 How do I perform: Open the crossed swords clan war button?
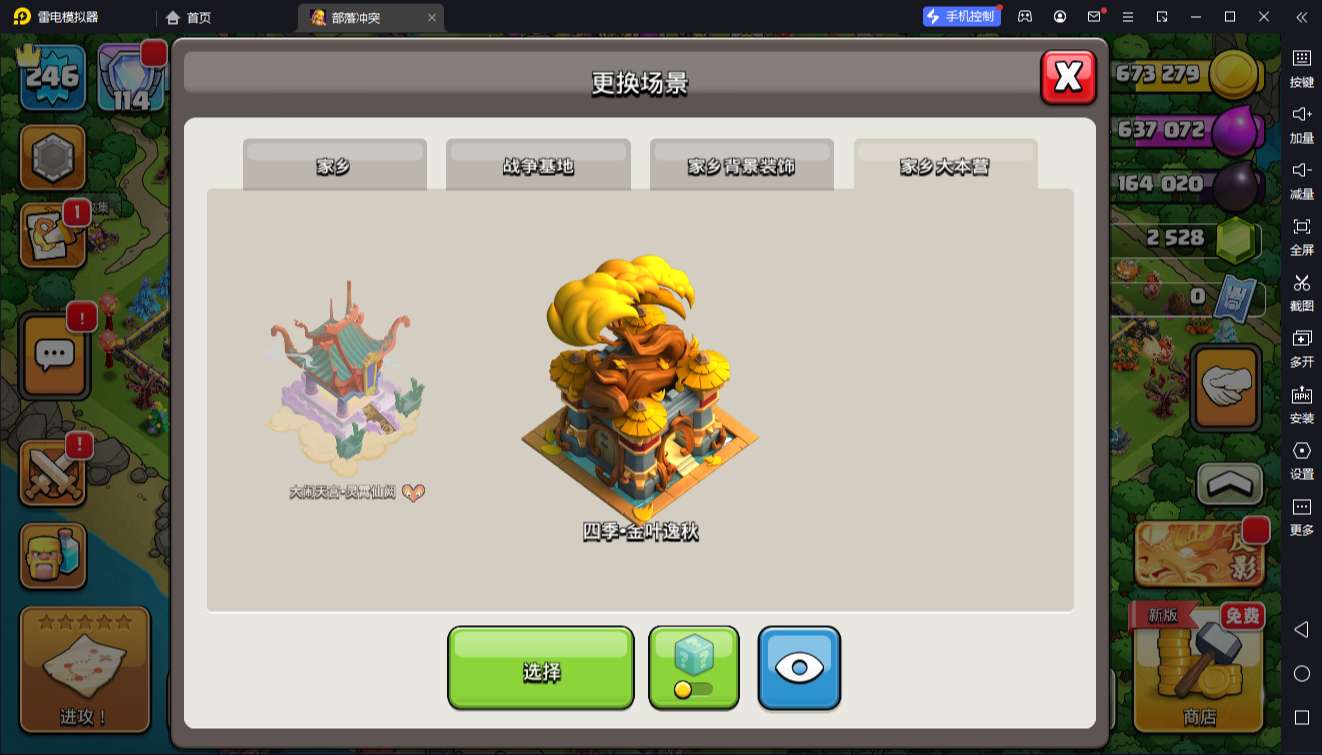(x=53, y=472)
